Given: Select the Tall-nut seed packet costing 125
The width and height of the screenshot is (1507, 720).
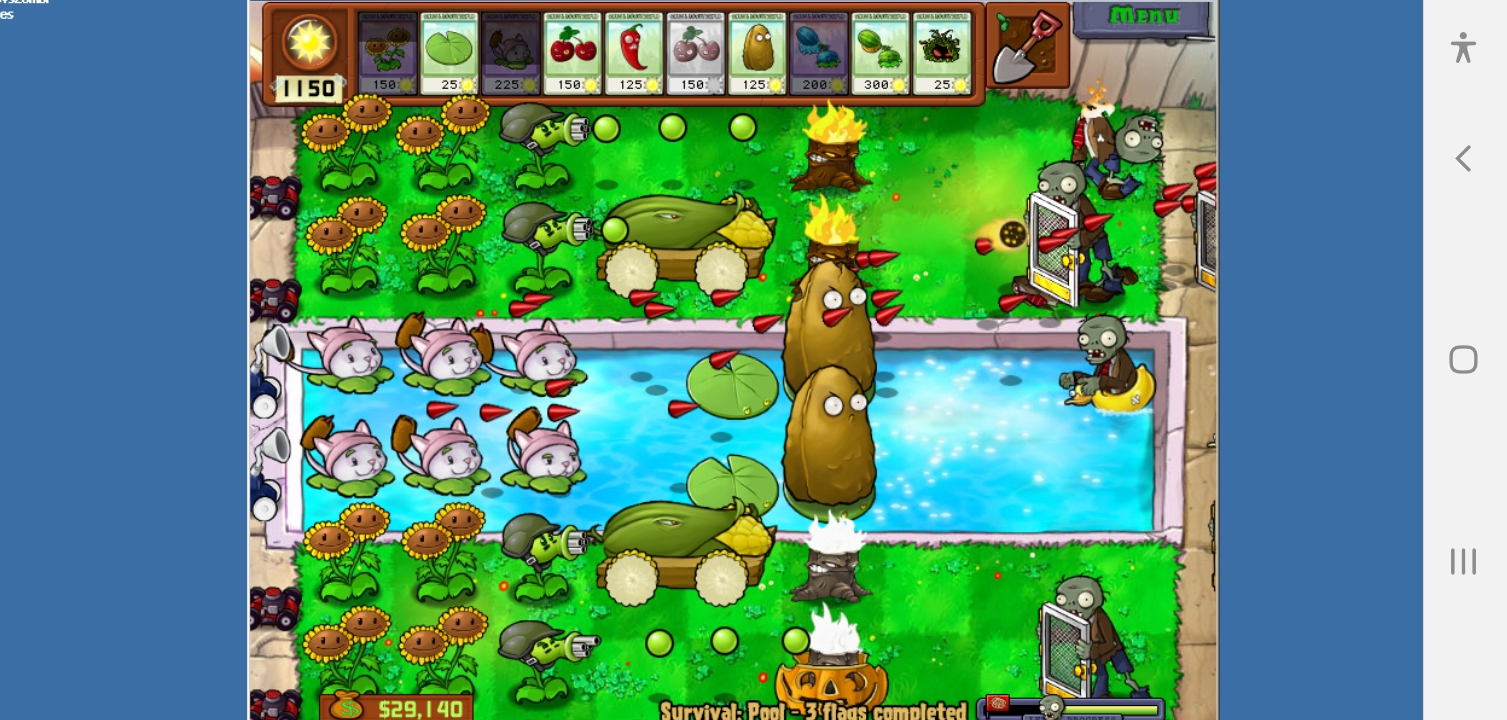Looking at the screenshot, I should tap(757, 52).
